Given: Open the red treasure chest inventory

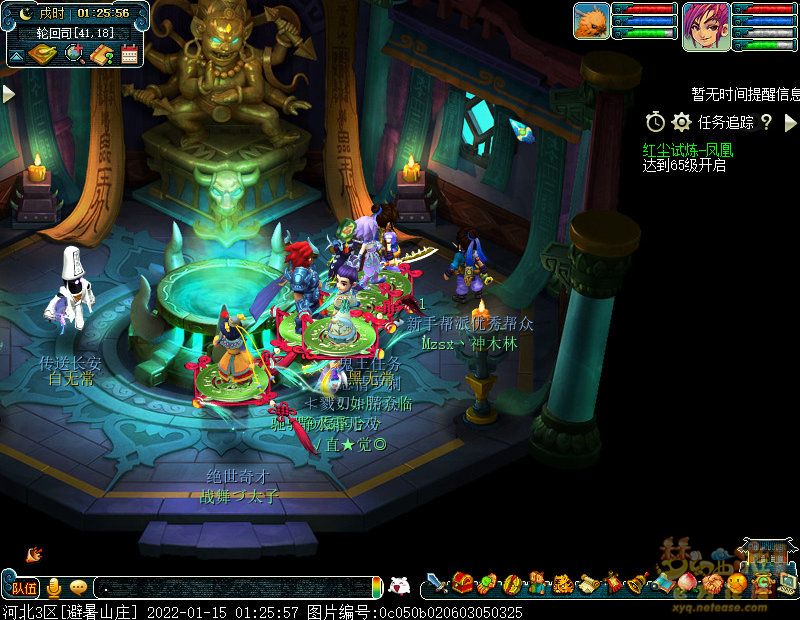Looking at the screenshot, I should 462,582.
